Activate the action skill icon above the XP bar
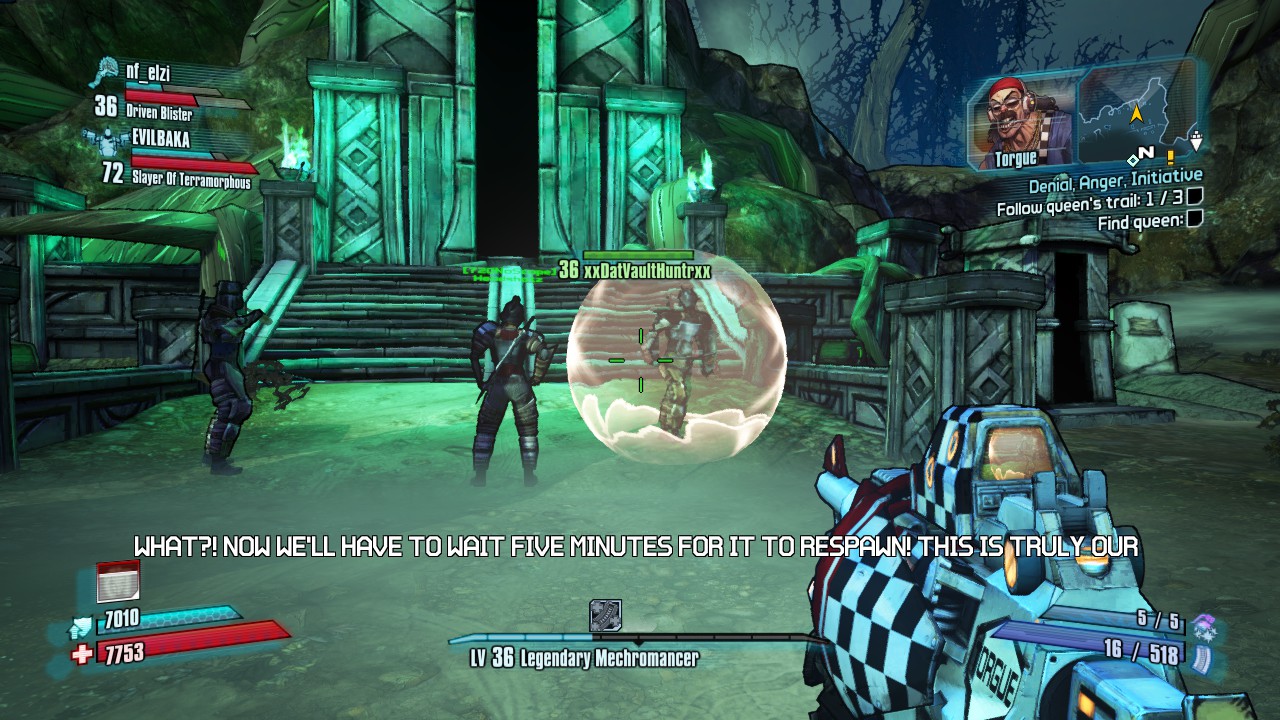1280x720 pixels. (x=605, y=615)
